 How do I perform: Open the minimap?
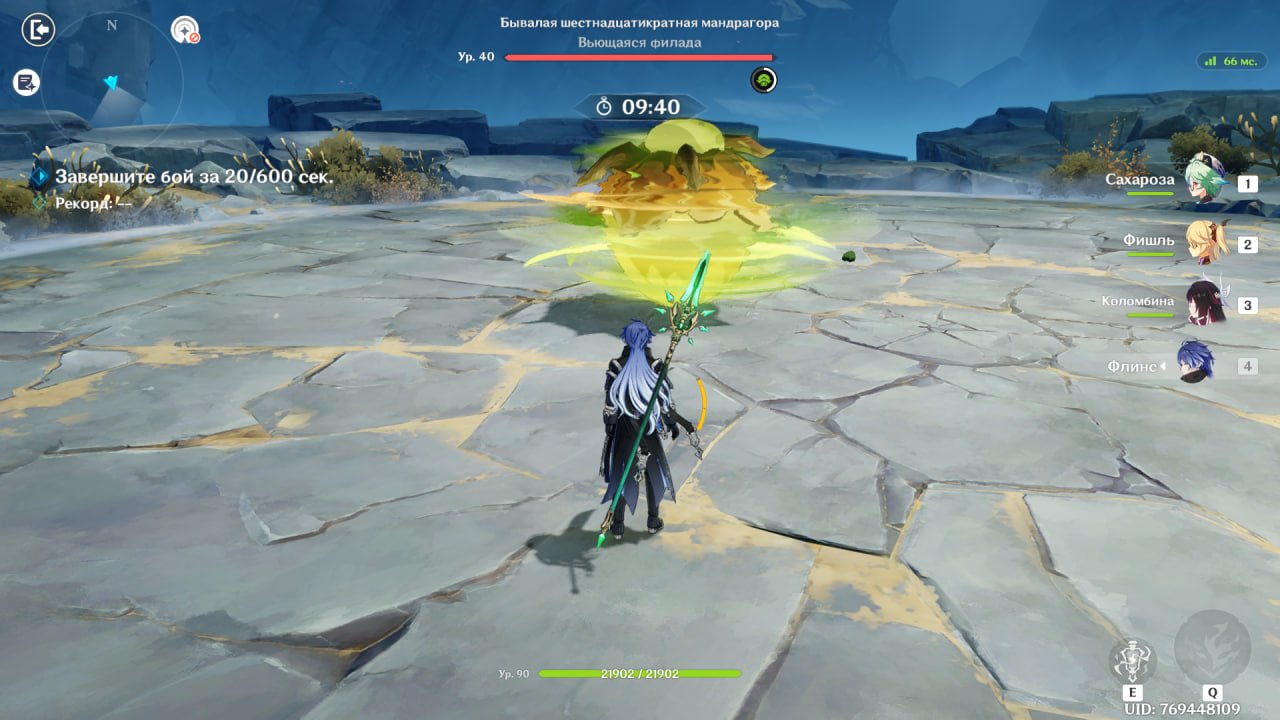(111, 83)
